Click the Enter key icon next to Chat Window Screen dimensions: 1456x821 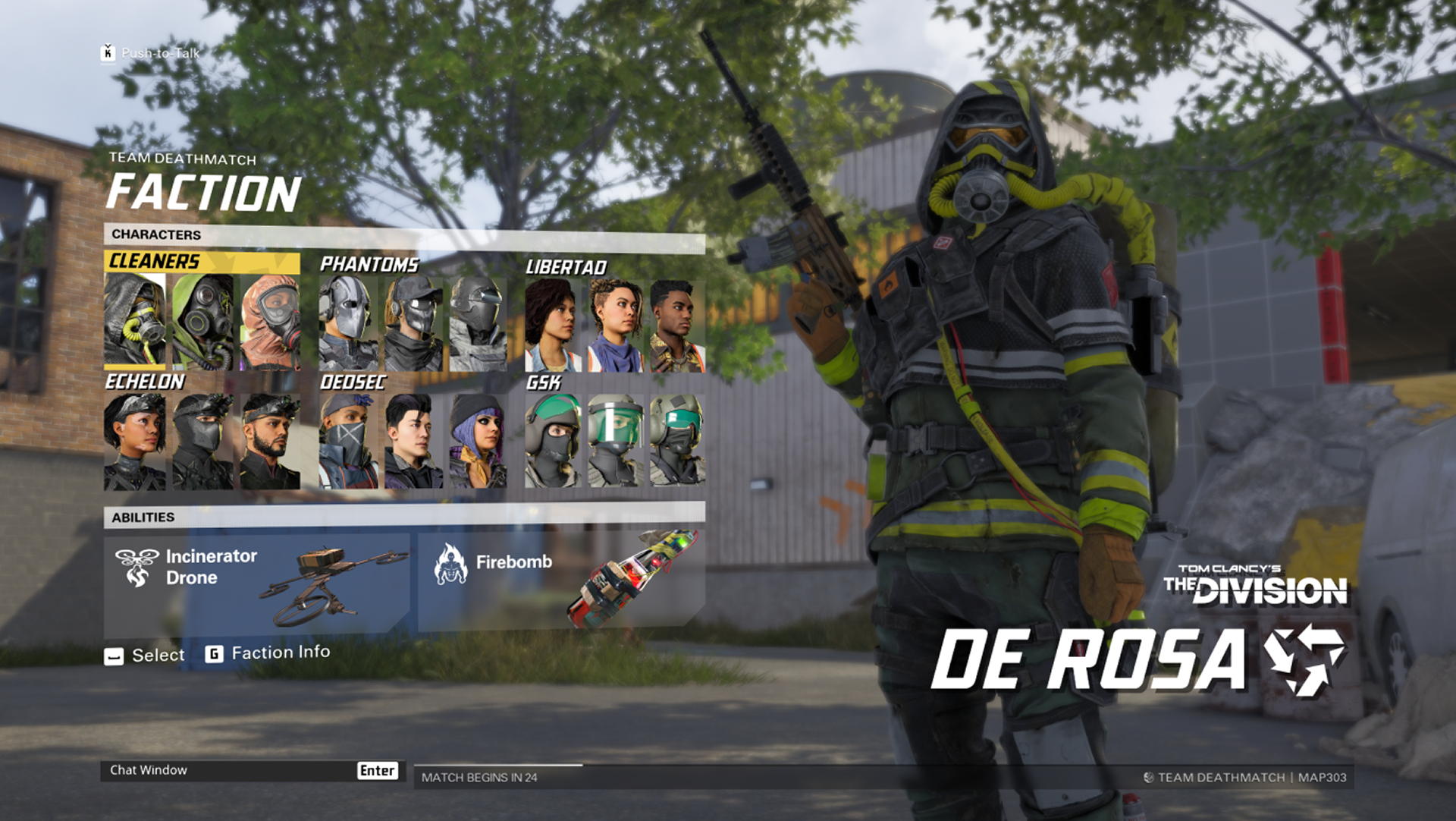click(x=377, y=770)
